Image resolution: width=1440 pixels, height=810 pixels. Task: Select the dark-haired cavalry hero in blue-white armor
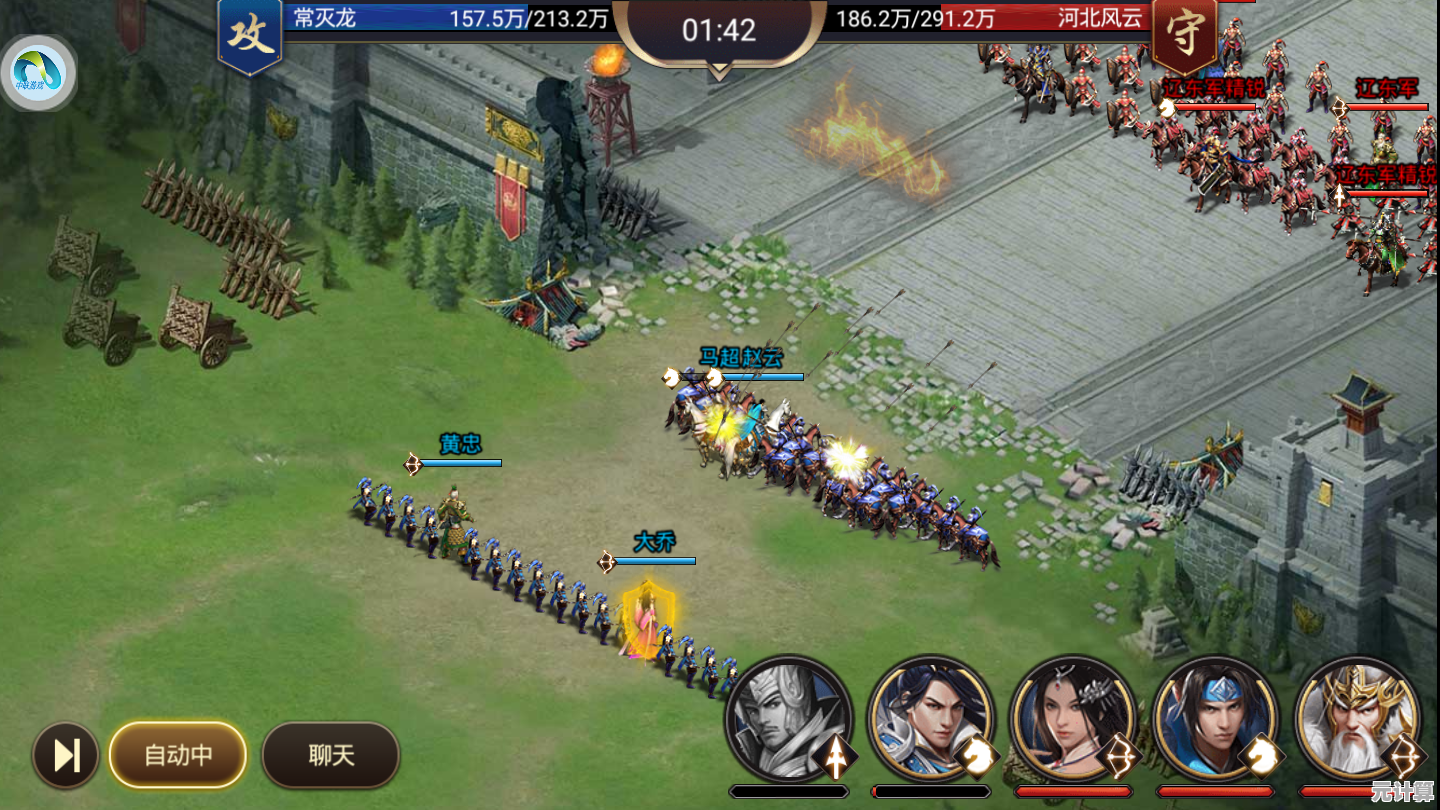click(x=930, y=718)
